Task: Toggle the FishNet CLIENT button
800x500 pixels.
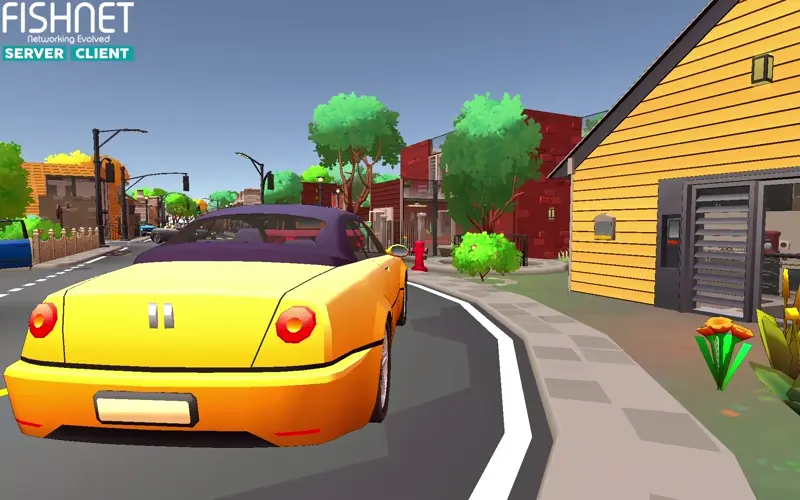Action: (102, 53)
